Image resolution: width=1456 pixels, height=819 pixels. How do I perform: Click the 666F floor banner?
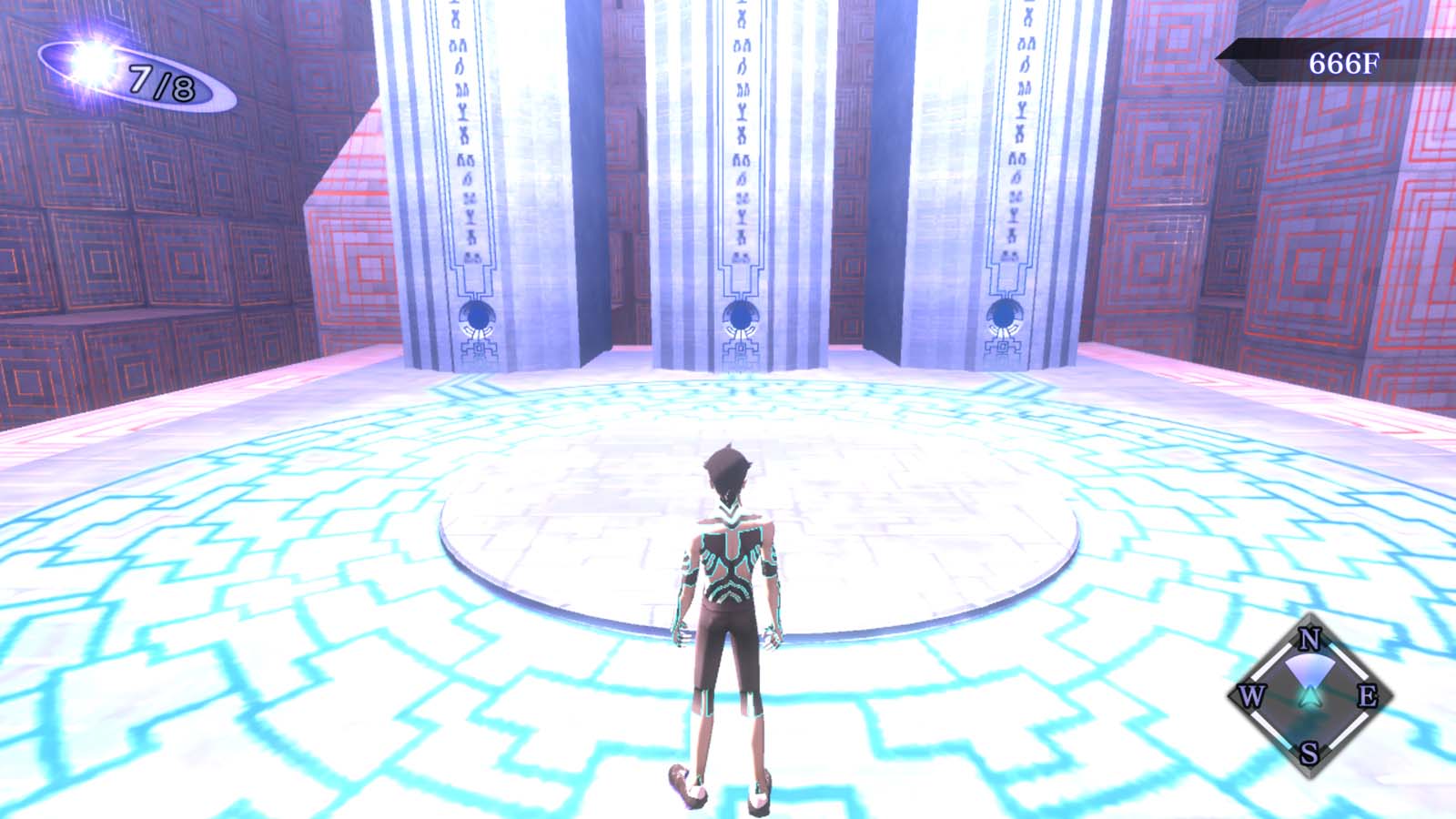(1344, 63)
